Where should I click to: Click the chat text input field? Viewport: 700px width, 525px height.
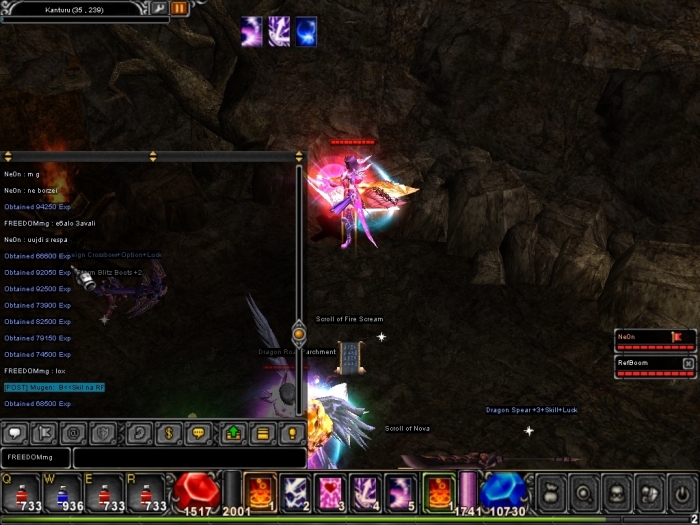188,457
